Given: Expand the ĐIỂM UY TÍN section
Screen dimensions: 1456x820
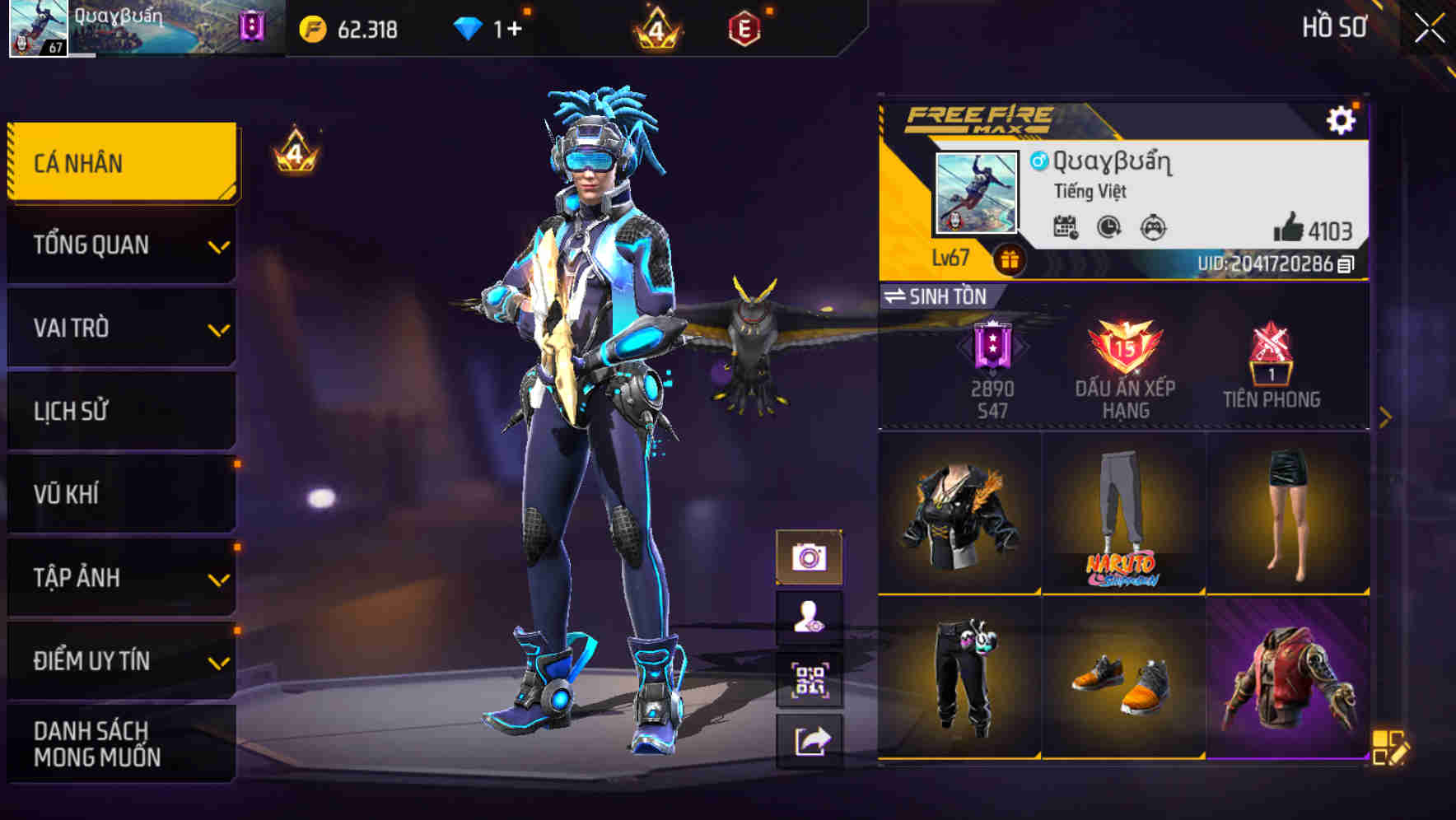Looking at the screenshot, I should pyautogui.click(x=120, y=659).
